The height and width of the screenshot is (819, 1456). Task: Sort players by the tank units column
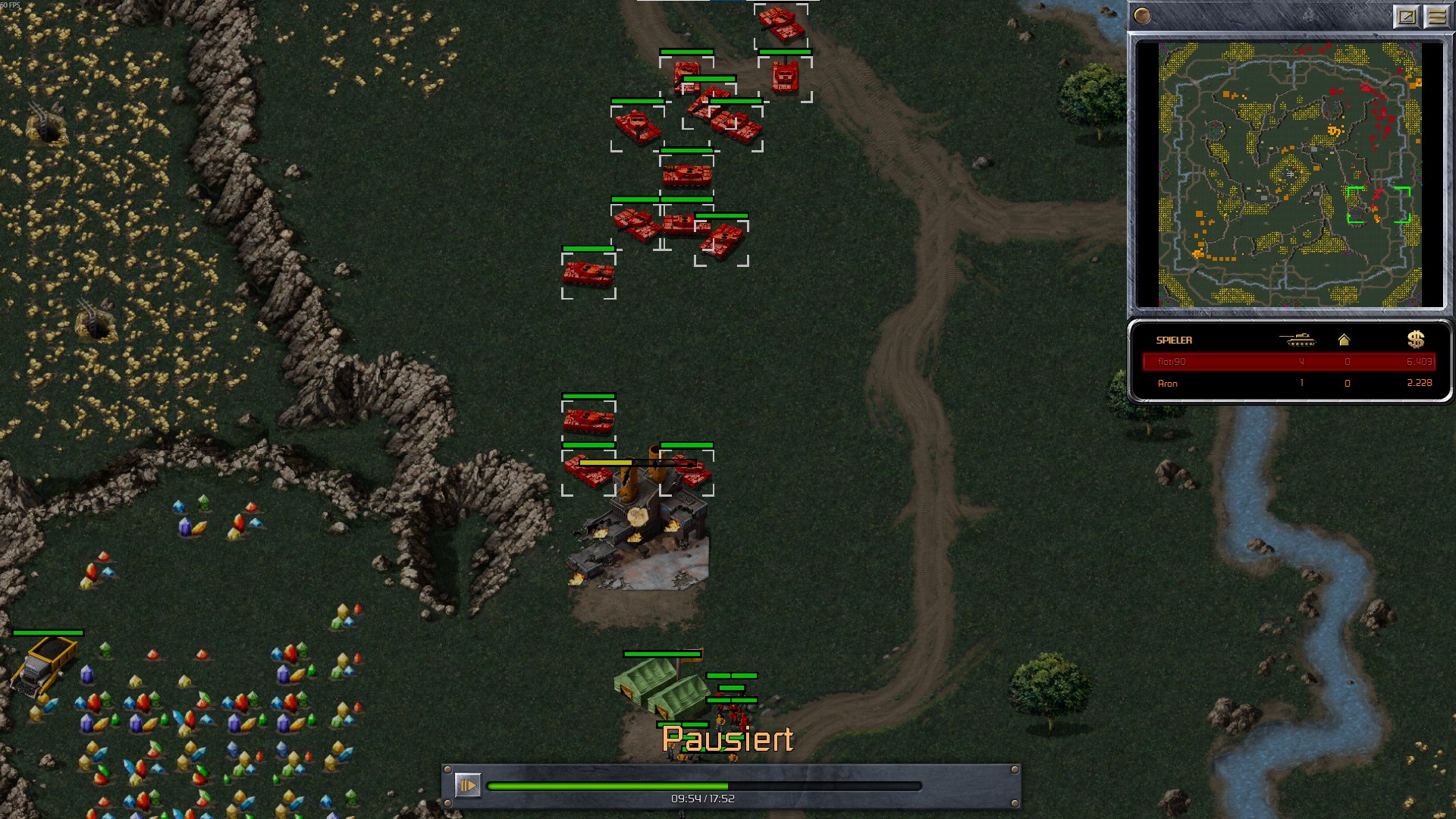point(1298,340)
